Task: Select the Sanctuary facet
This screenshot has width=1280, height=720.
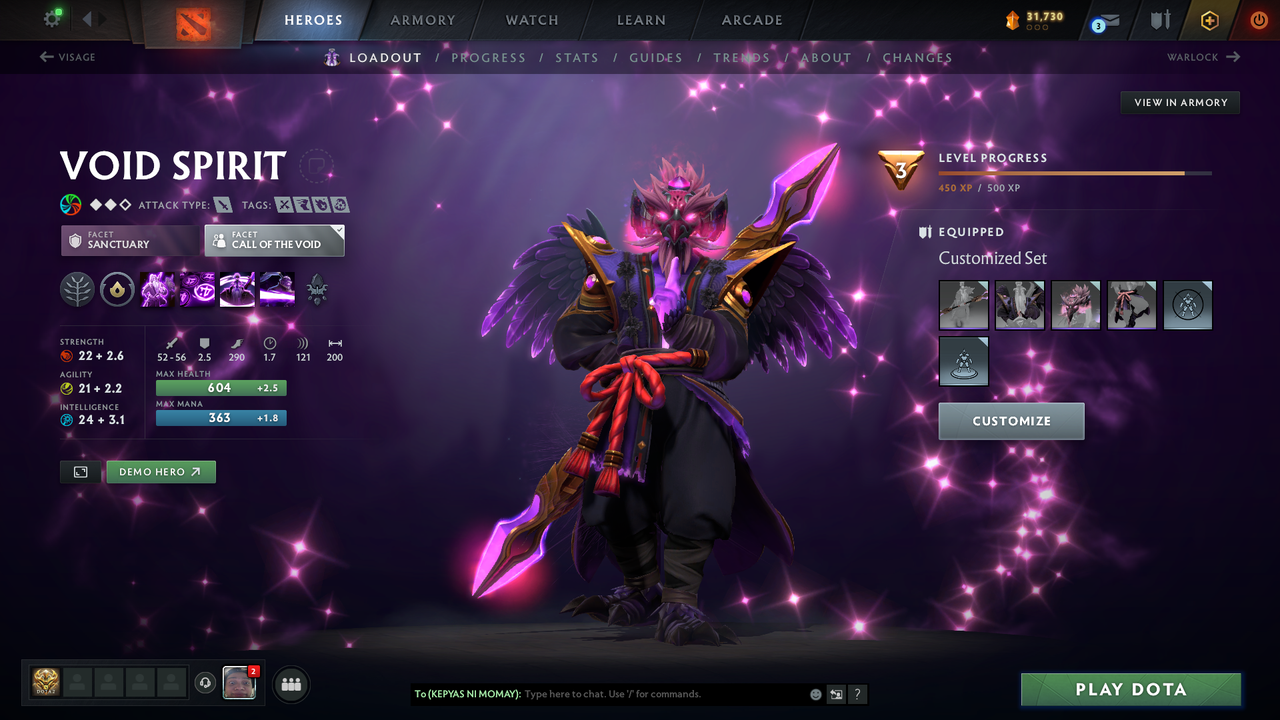Action: point(128,240)
